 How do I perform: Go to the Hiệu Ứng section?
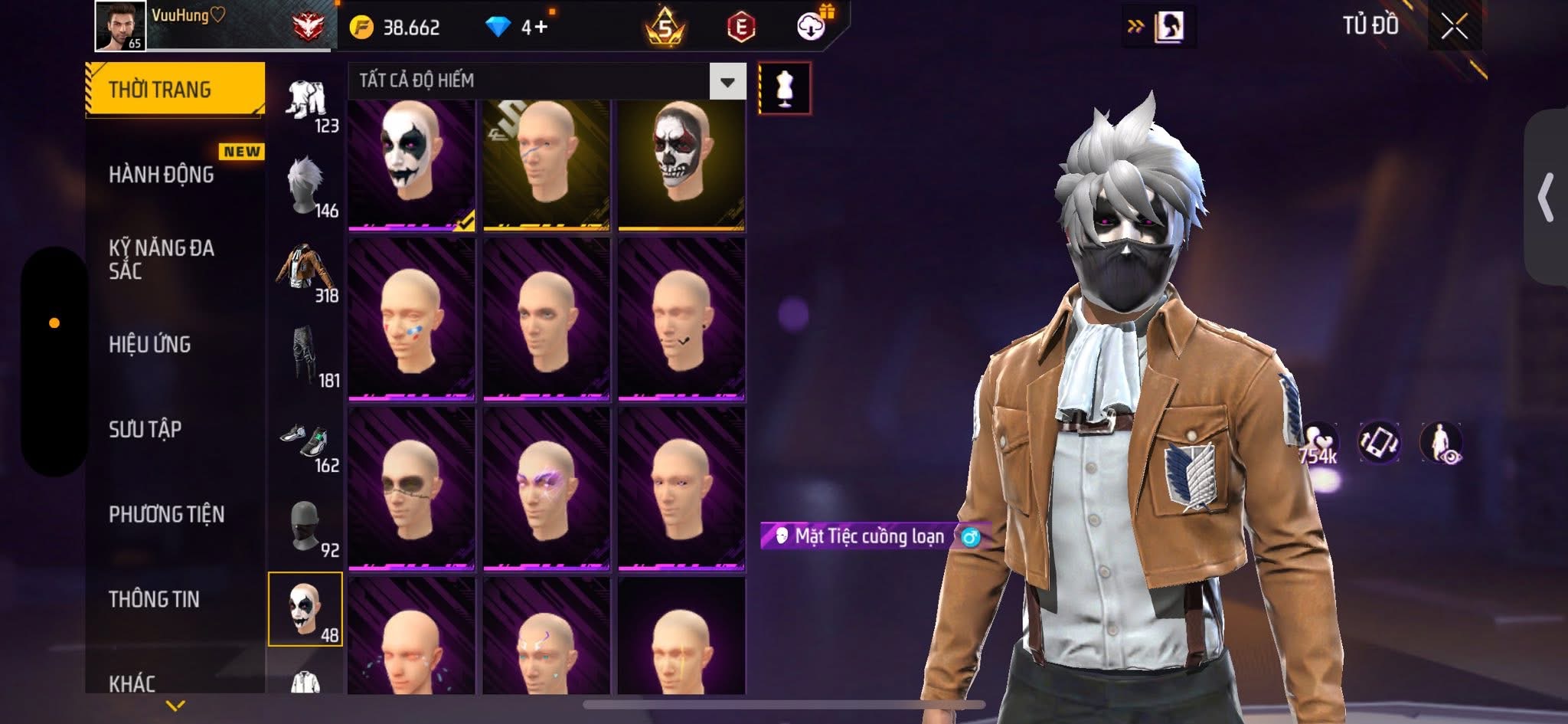(150, 345)
